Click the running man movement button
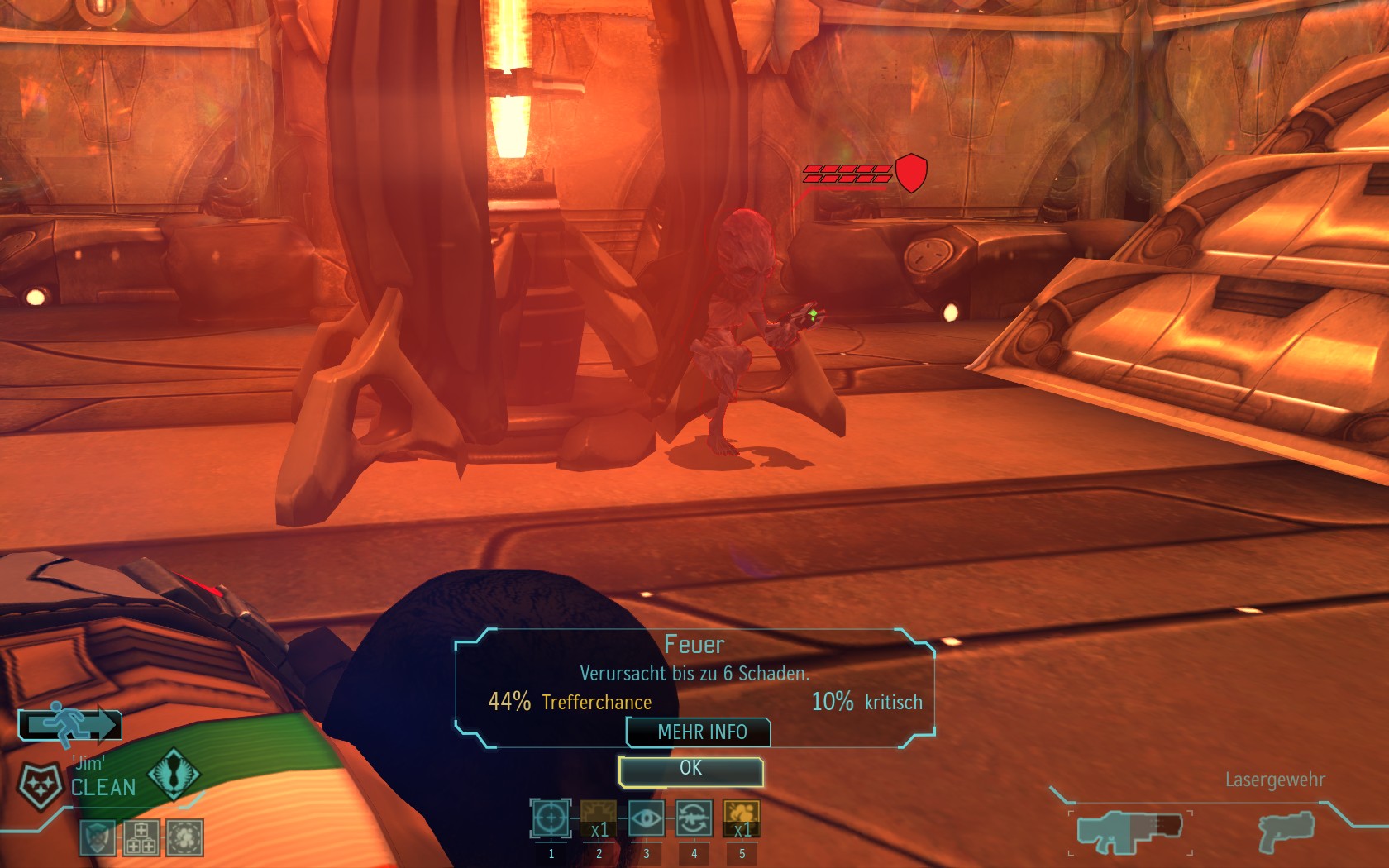The height and width of the screenshot is (868, 1389). pos(70,725)
